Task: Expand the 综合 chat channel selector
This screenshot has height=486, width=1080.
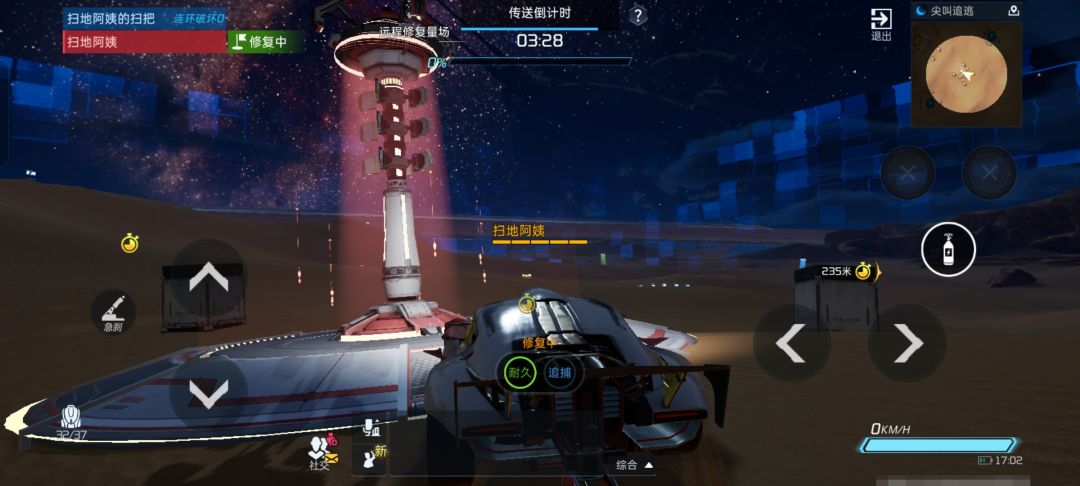Action: click(x=634, y=465)
